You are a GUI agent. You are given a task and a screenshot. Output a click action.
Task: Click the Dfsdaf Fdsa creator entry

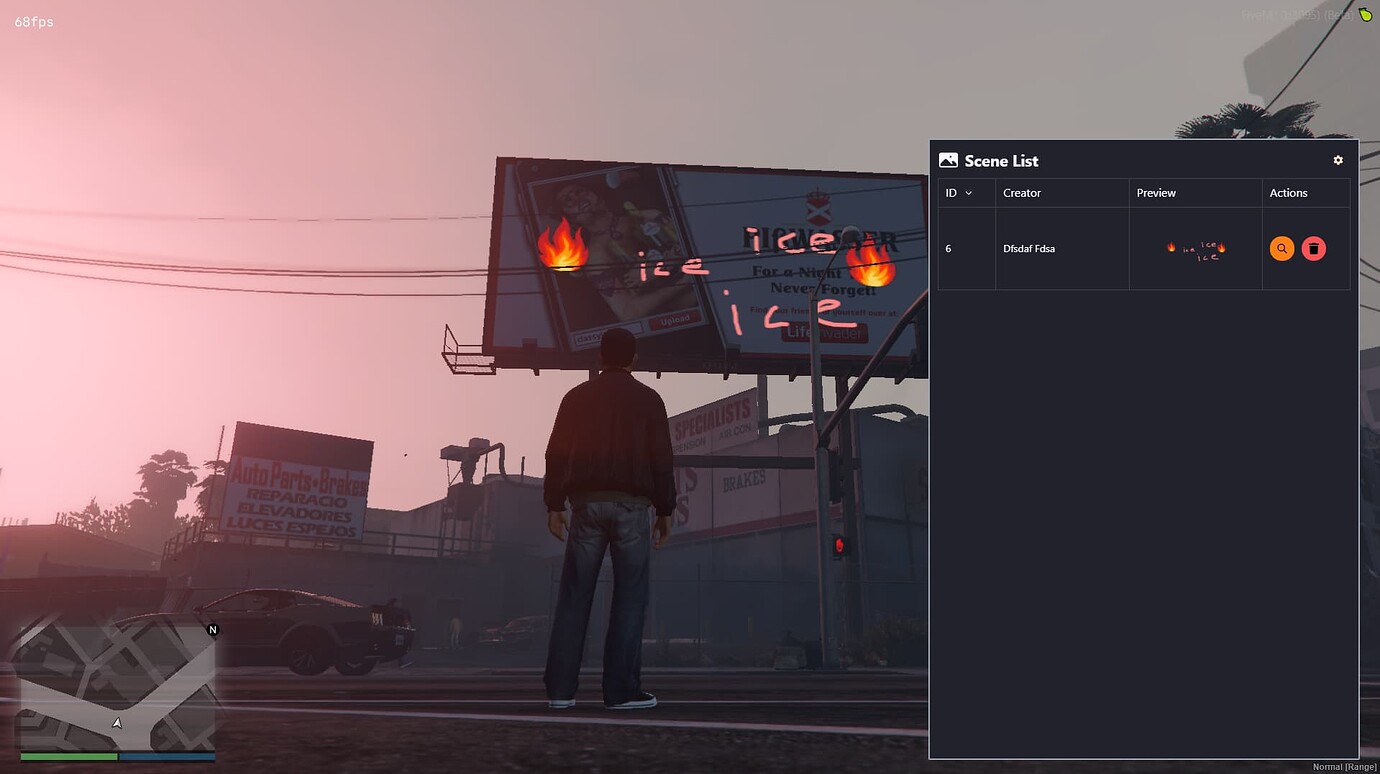pyautogui.click(x=1029, y=248)
